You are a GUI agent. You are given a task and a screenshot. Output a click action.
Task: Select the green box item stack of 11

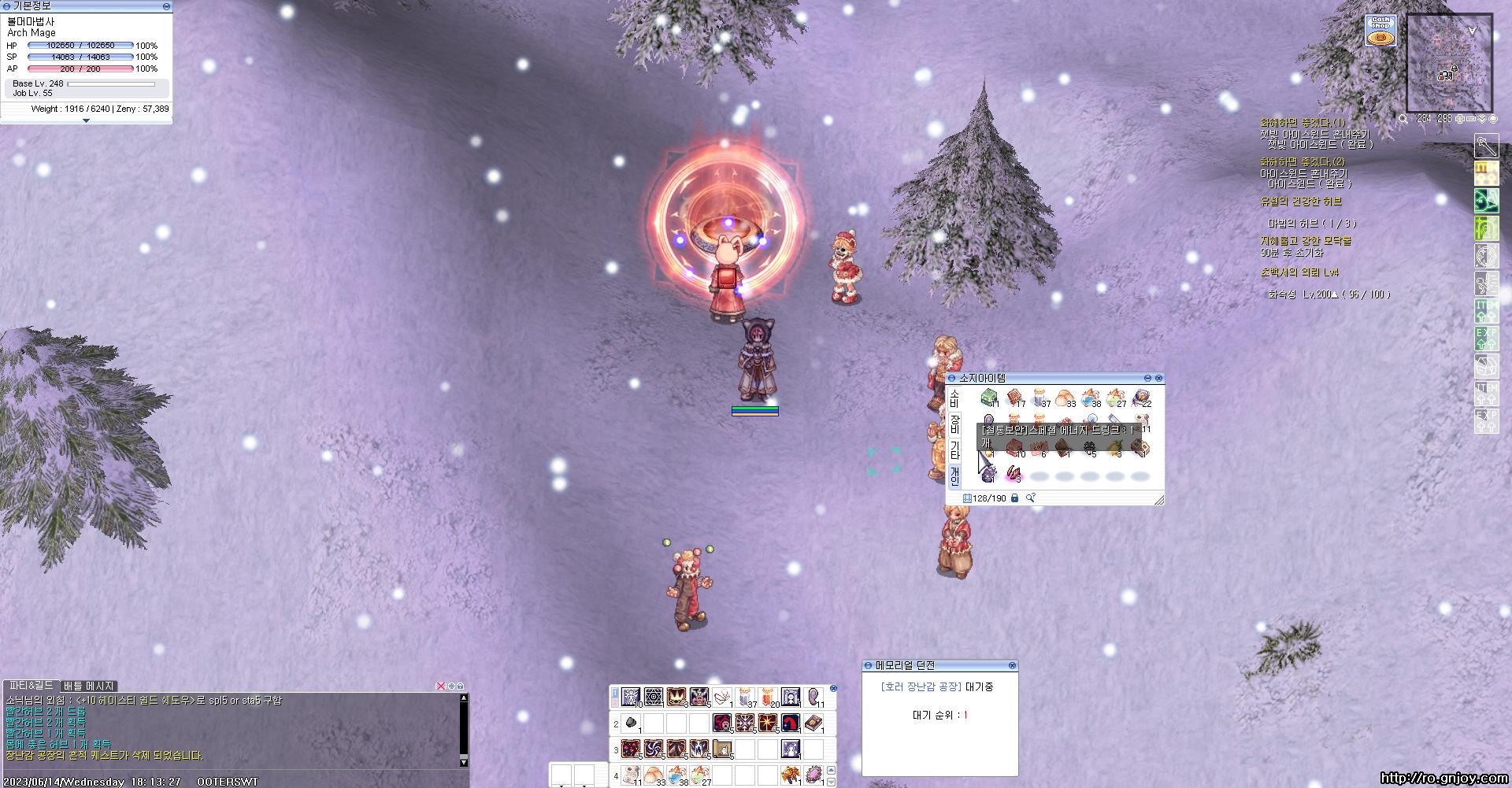(x=989, y=398)
